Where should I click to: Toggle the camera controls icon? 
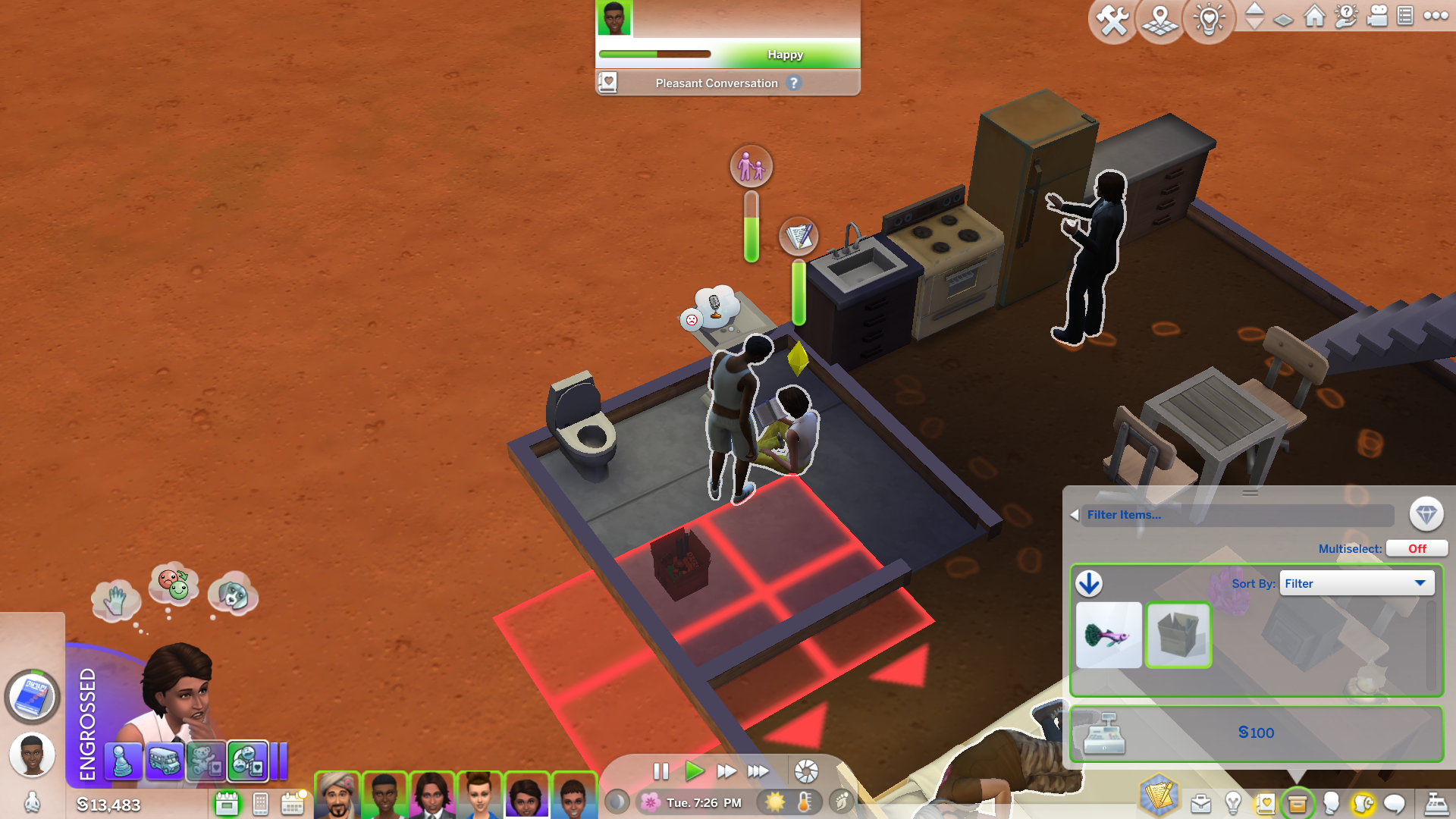1376,16
